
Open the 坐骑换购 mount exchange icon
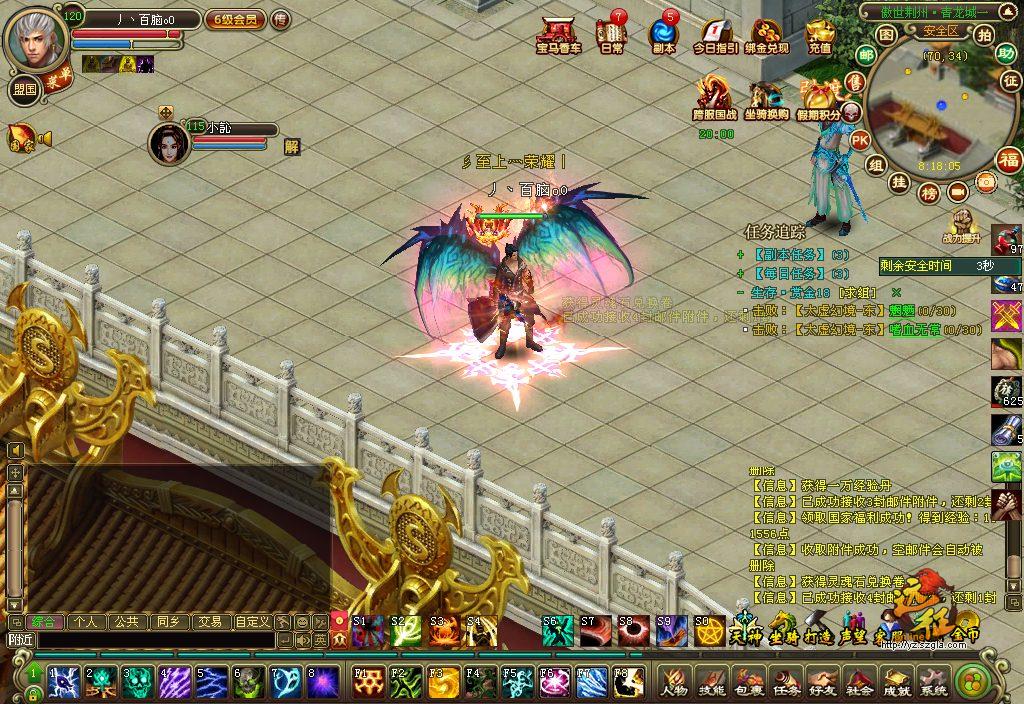click(x=766, y=100)
